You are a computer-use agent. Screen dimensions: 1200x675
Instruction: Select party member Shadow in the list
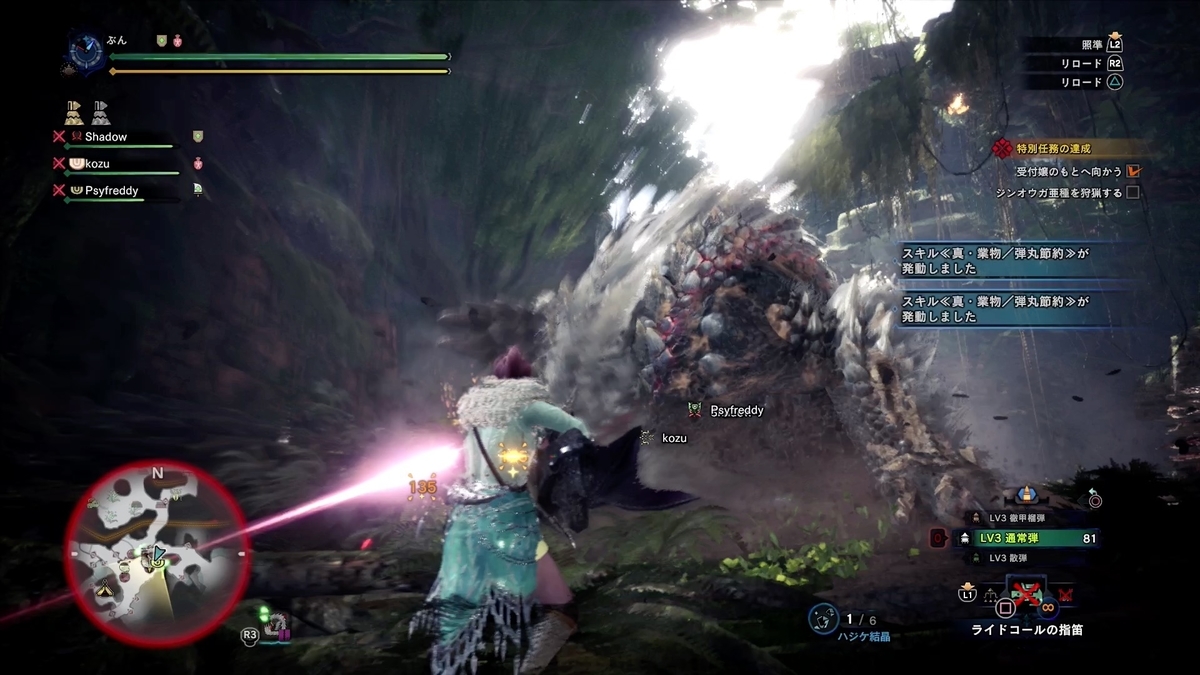[x=105, y=136]
